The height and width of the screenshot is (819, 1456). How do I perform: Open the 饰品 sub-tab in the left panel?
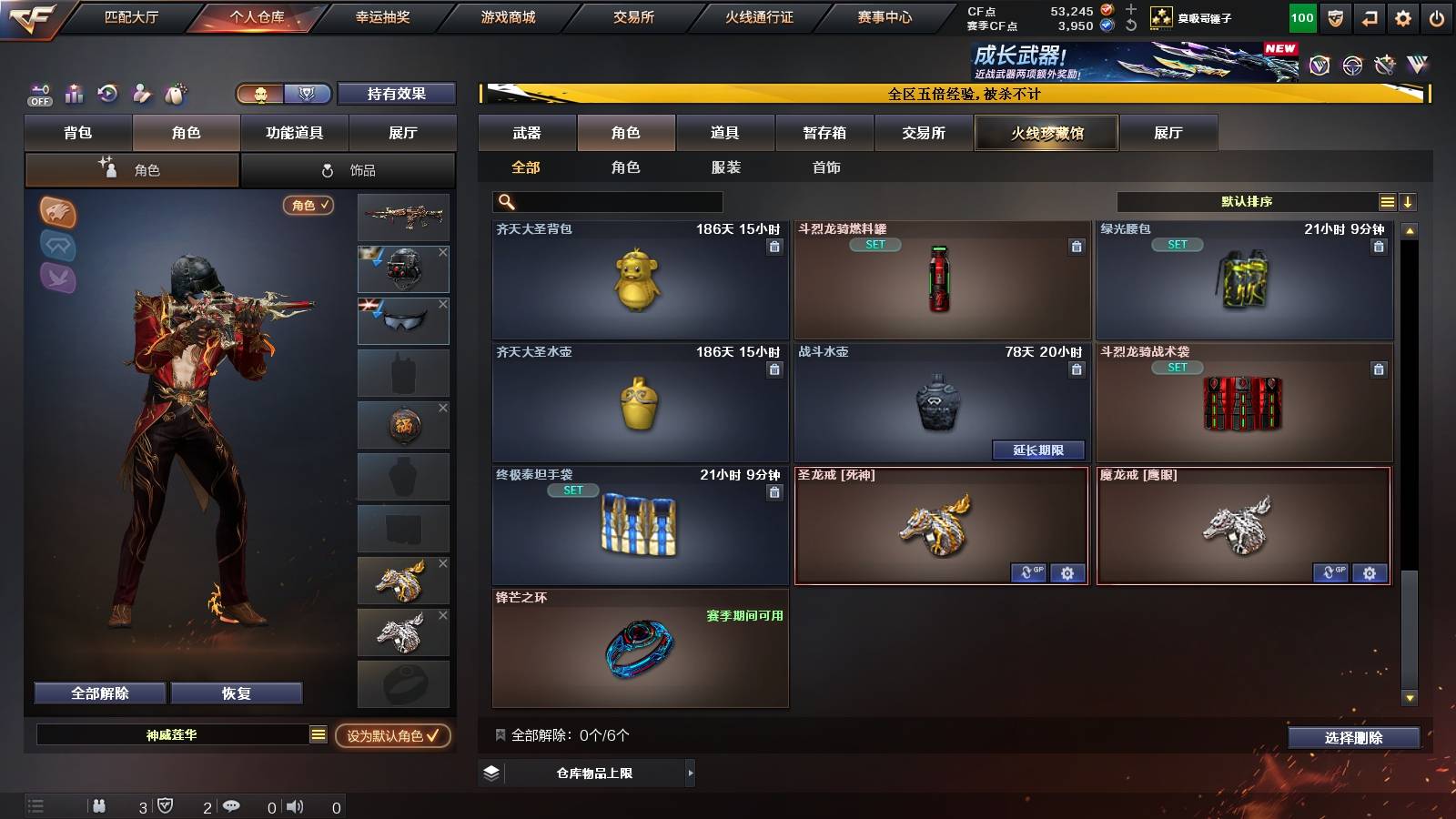[349, 168]
